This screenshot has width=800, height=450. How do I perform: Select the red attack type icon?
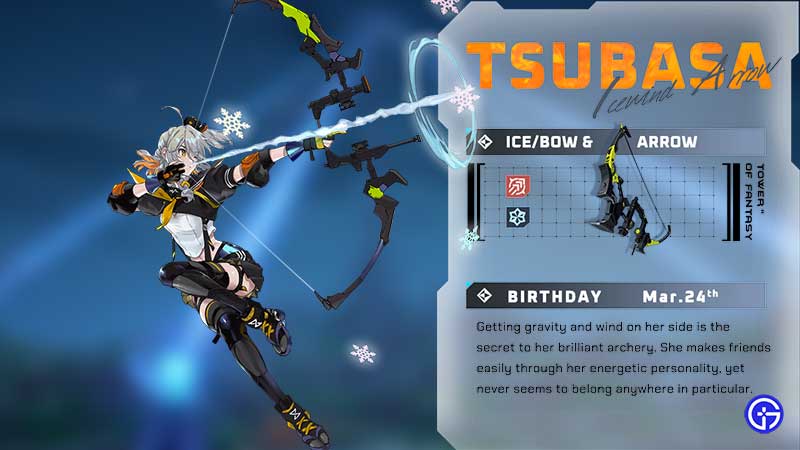pyautogui.click(x=518, y=185)
